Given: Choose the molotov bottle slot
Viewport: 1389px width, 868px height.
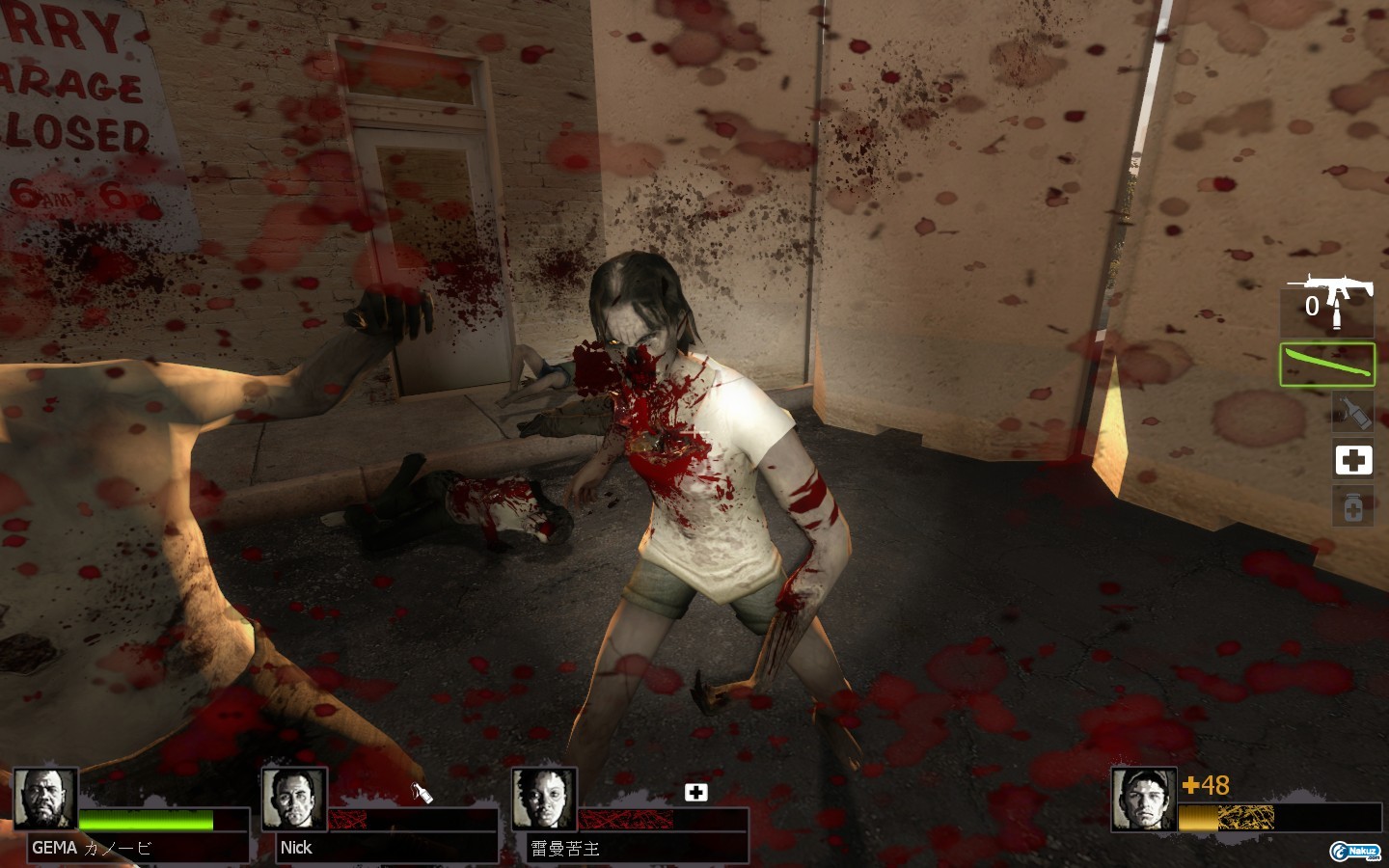Looking at the screenshot, I should 1353,413.
